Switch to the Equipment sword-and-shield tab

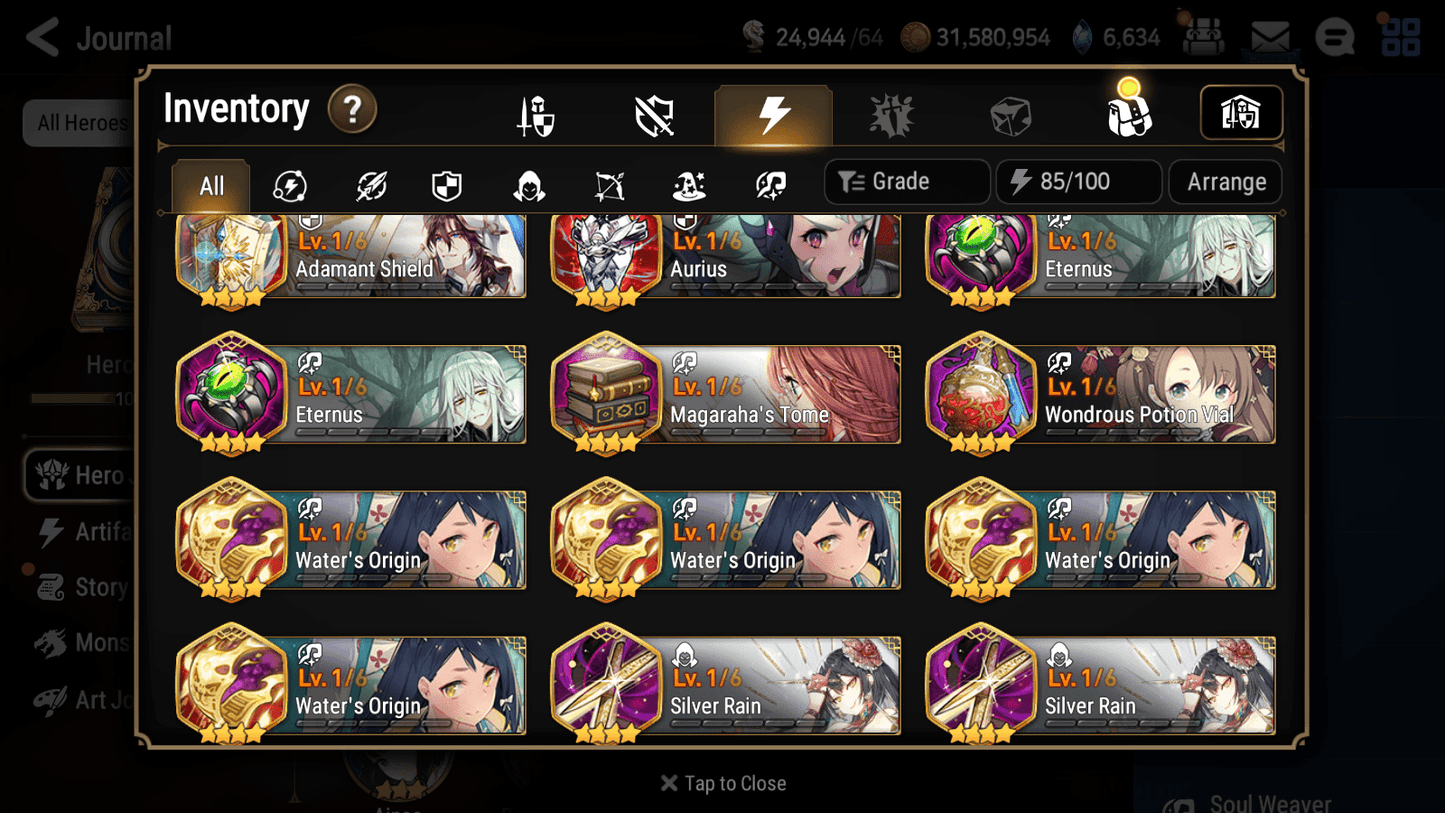[535, 113]
